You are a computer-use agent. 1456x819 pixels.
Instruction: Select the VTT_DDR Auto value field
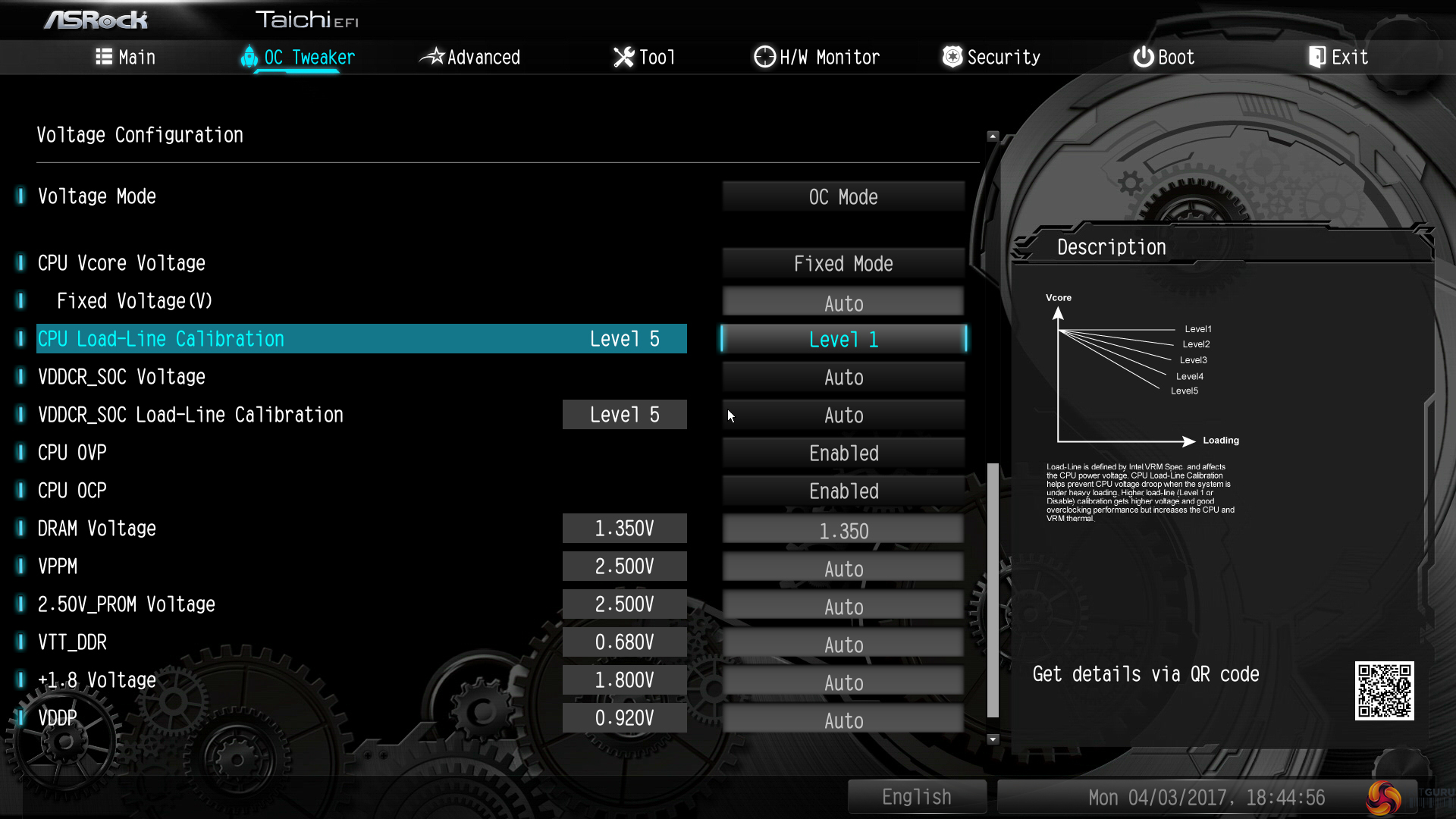843,644
